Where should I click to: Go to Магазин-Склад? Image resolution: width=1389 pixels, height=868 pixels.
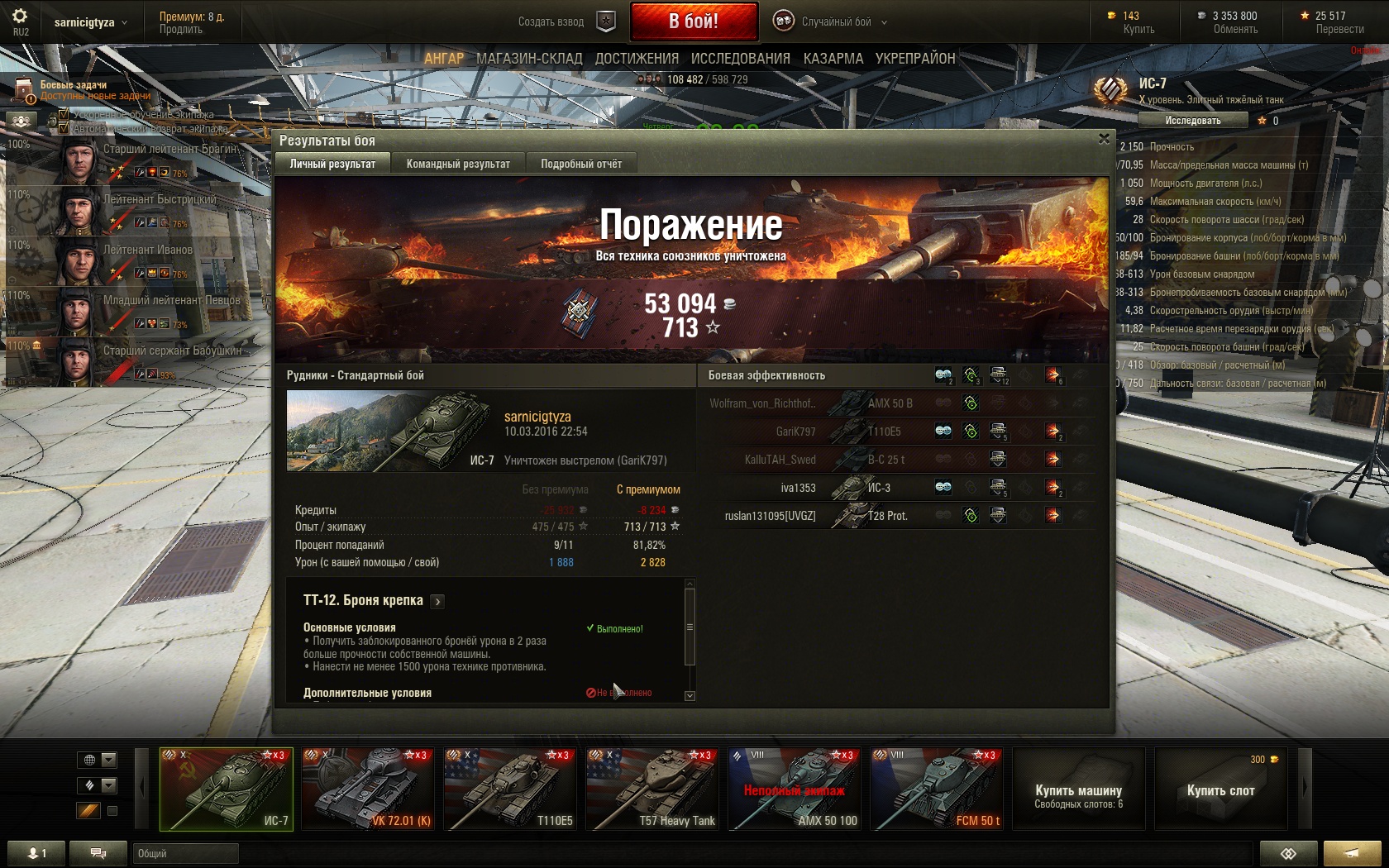[x=529, y=59]
